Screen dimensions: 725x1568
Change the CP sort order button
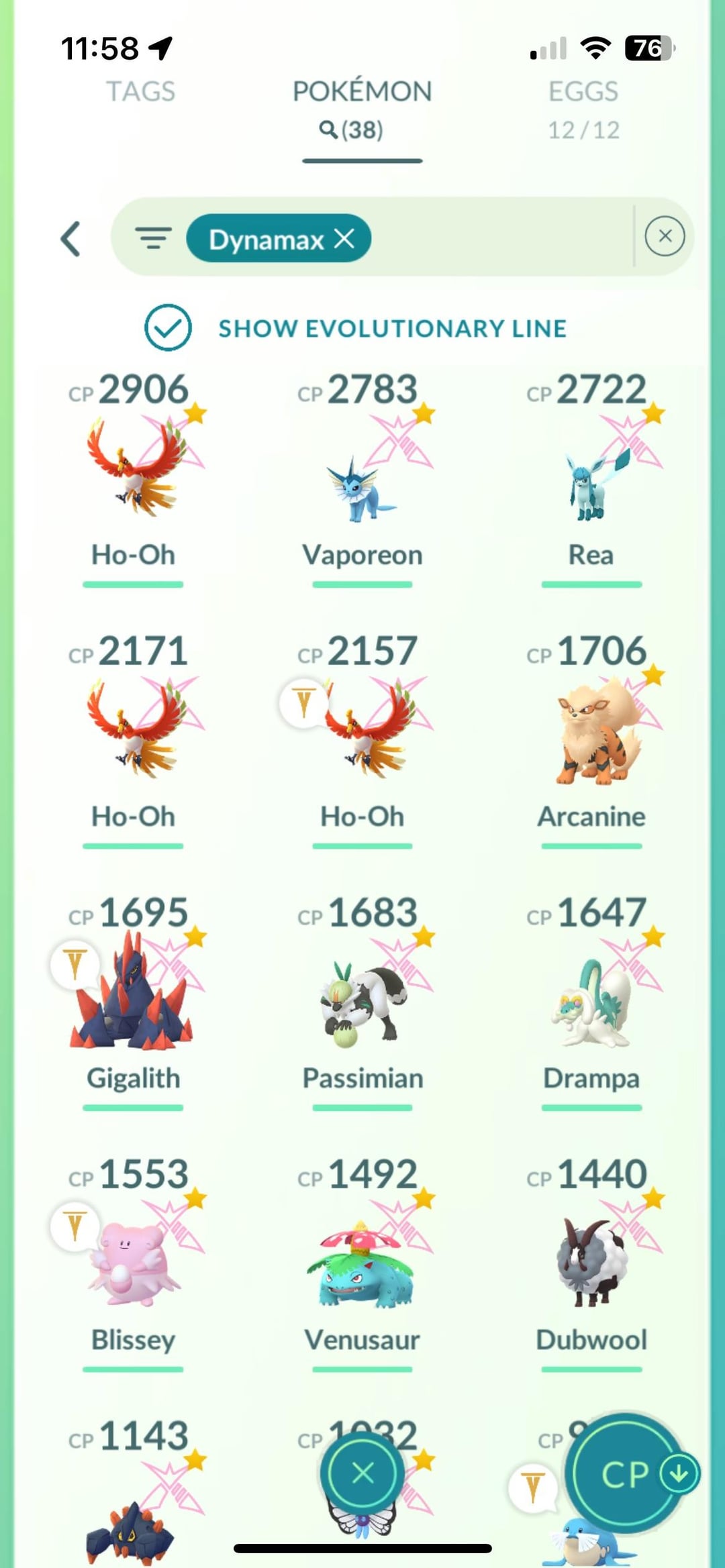[628, 1473]
